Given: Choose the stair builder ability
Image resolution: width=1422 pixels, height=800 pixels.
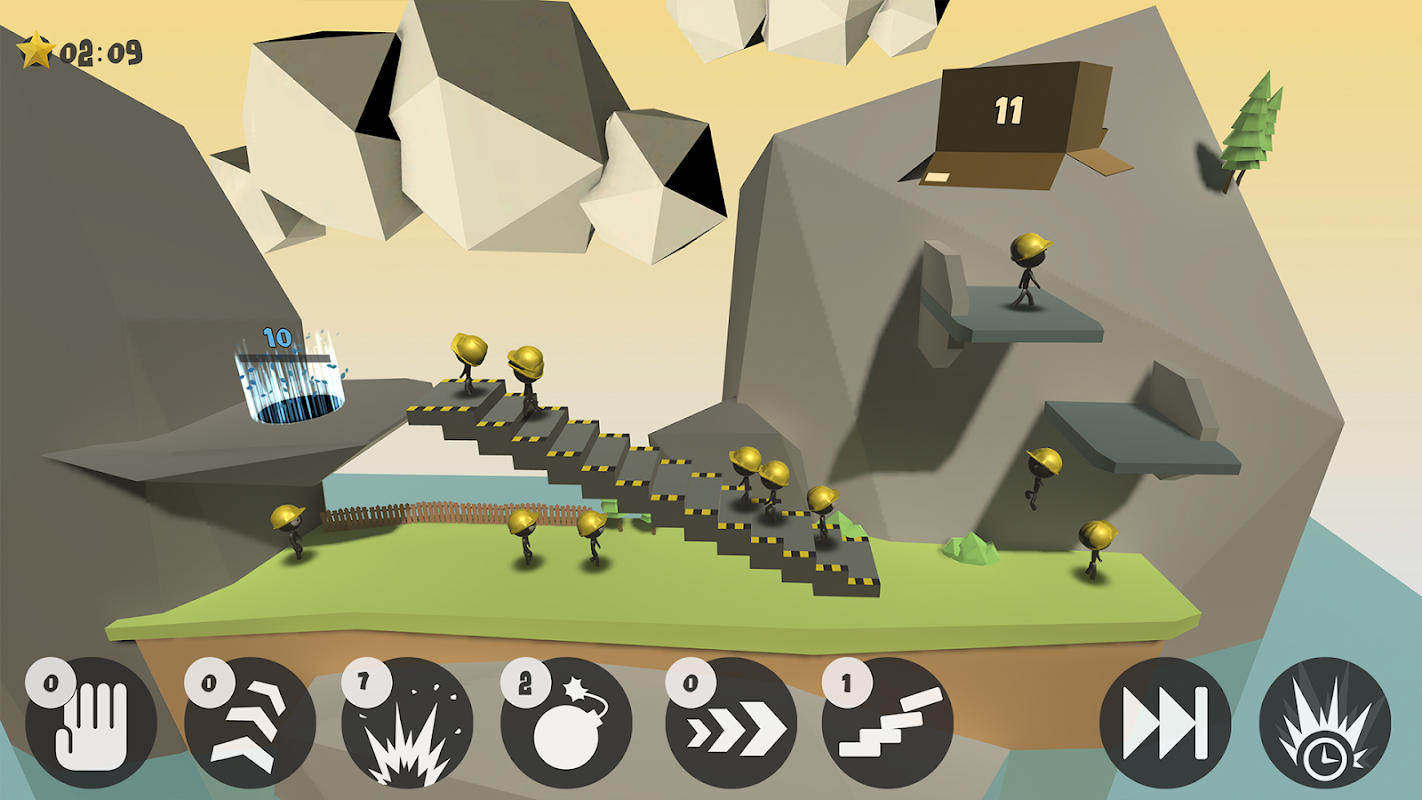Looking at the screenshot, I should (x=888, y=722).
